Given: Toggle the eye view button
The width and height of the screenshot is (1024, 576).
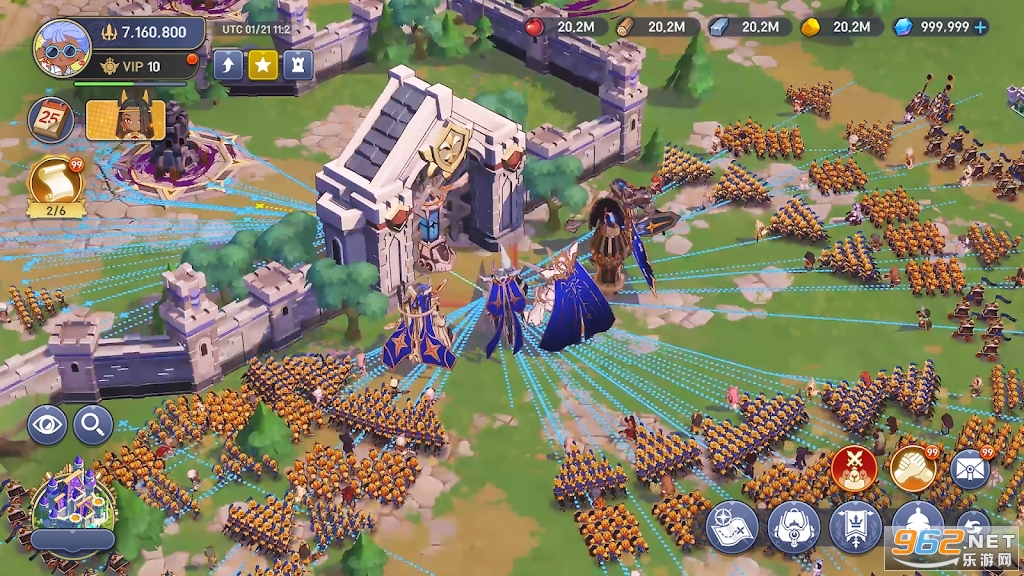Looking at the screenshot, I should (47, 425).
